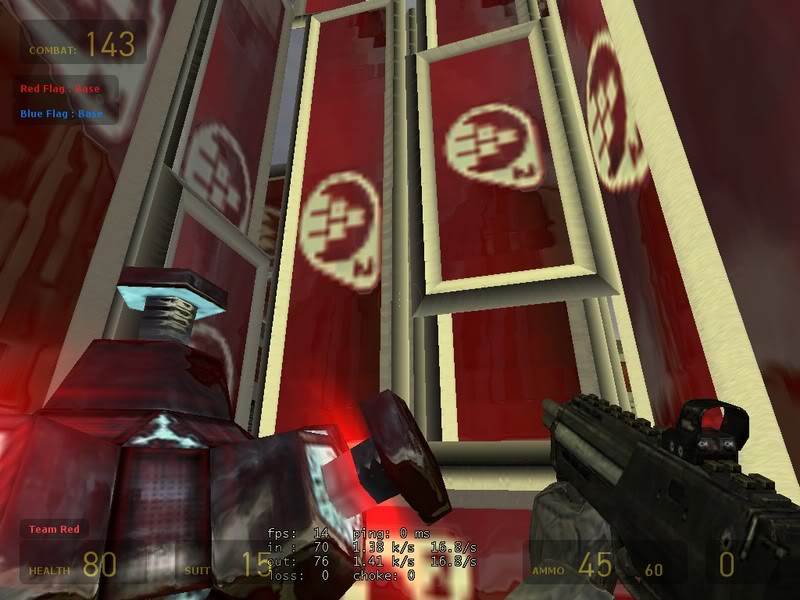Screen dimensions: 800x600
Task: Select the Red Flag status tracker
Action: click(x=61, y=89)
